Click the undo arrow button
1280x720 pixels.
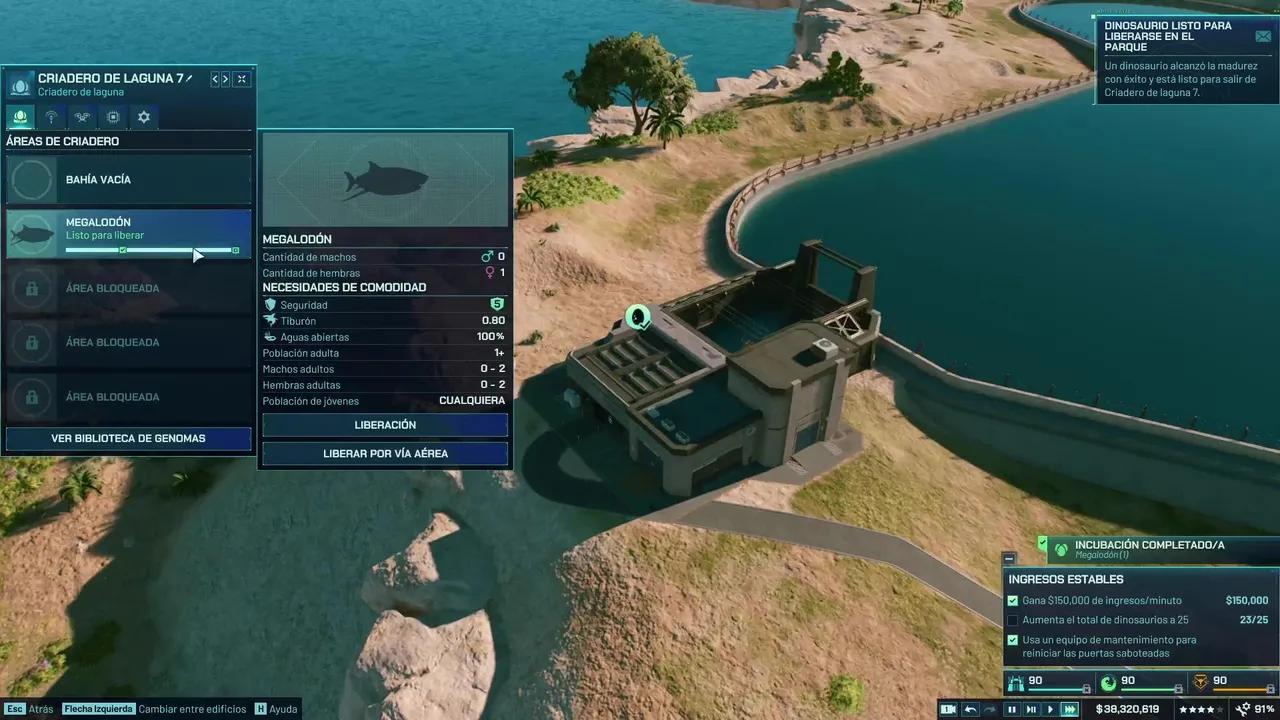(970, 710)
